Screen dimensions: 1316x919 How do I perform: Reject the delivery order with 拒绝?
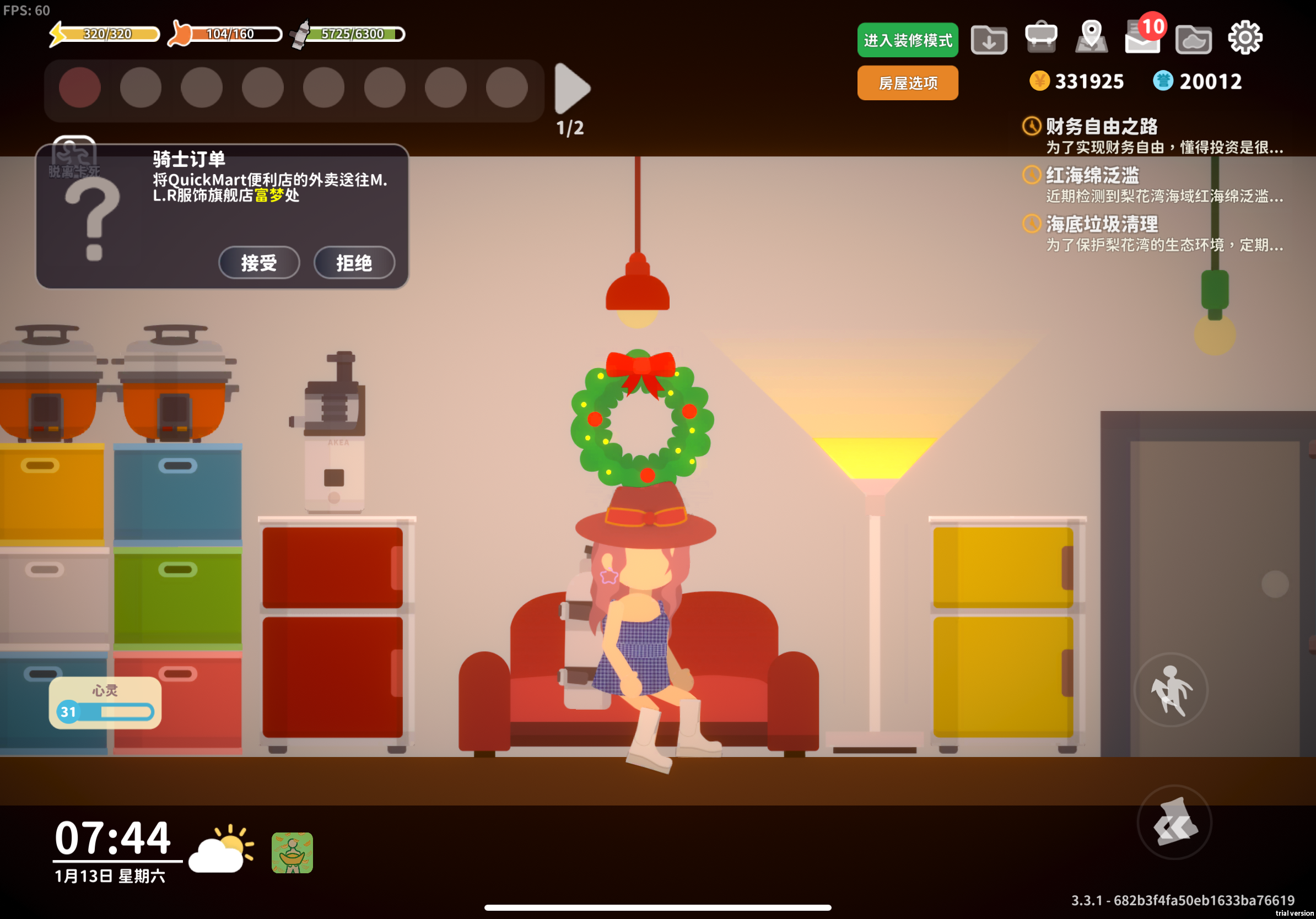point(354,263)
